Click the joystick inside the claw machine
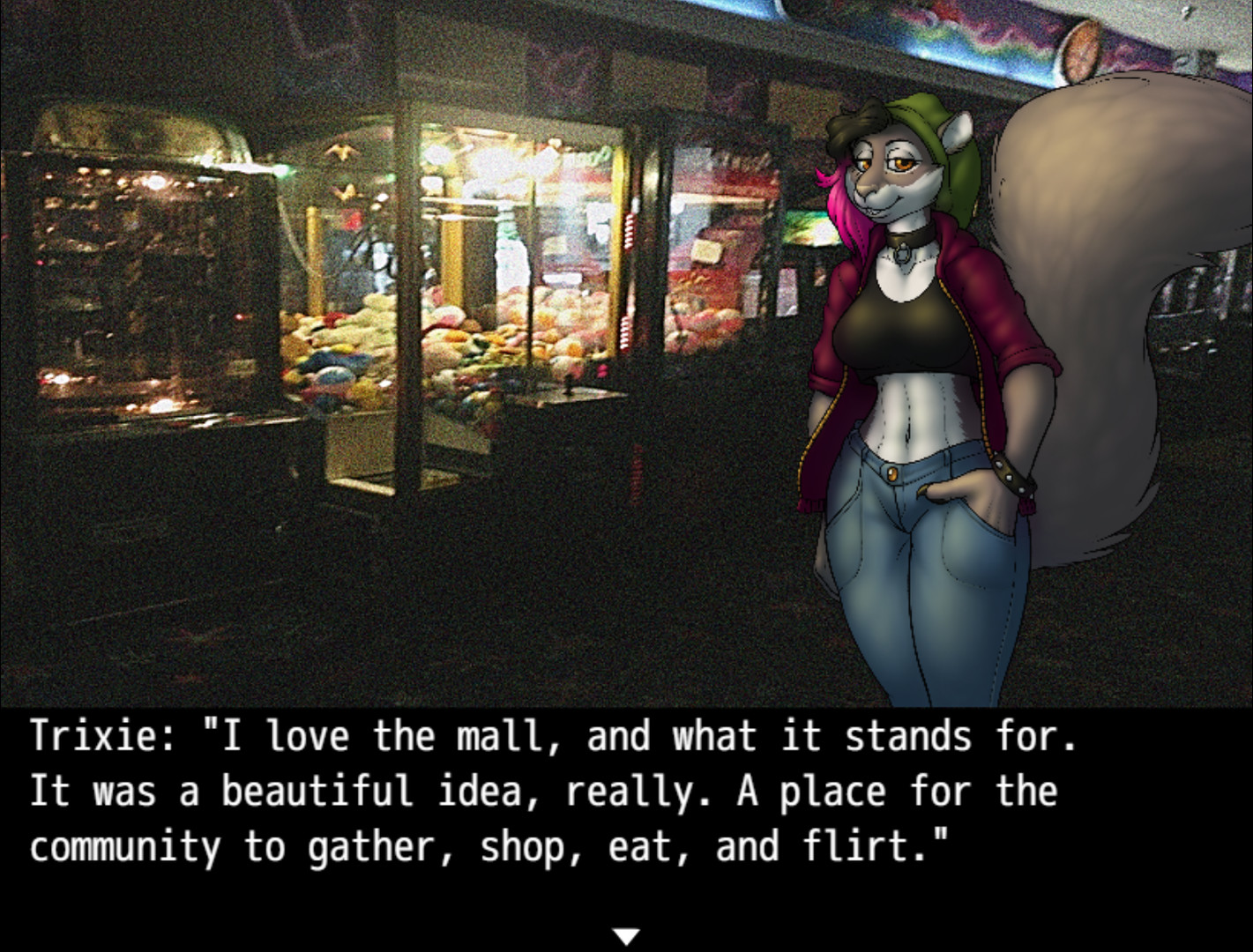 click(568, 385)
